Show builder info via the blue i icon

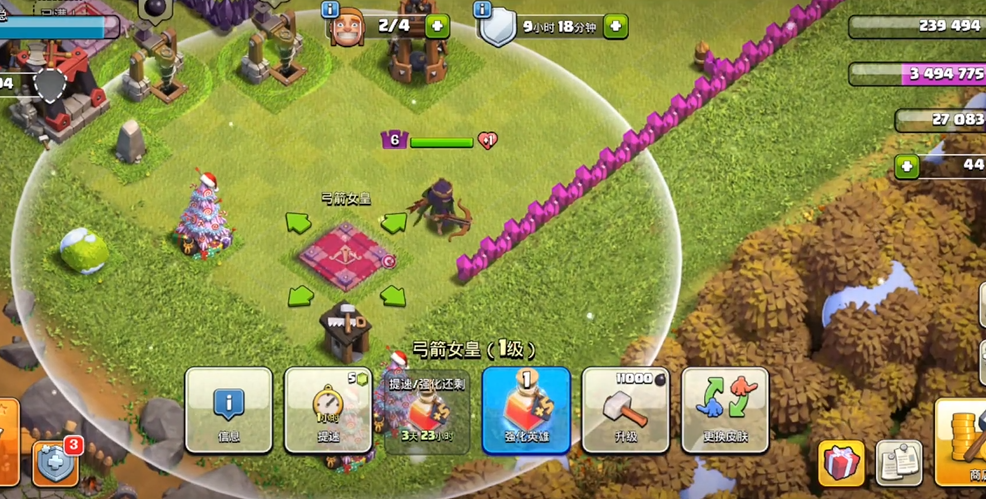tap(330, 10)
